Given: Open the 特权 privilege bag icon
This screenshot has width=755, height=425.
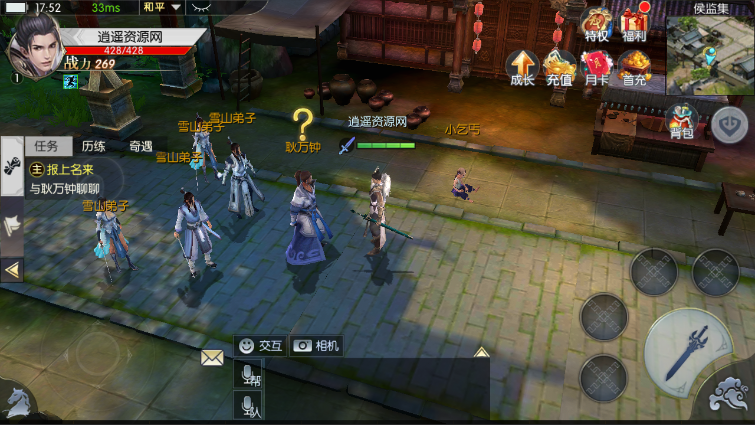Looking at the screenshot, I should coord(597,24).
